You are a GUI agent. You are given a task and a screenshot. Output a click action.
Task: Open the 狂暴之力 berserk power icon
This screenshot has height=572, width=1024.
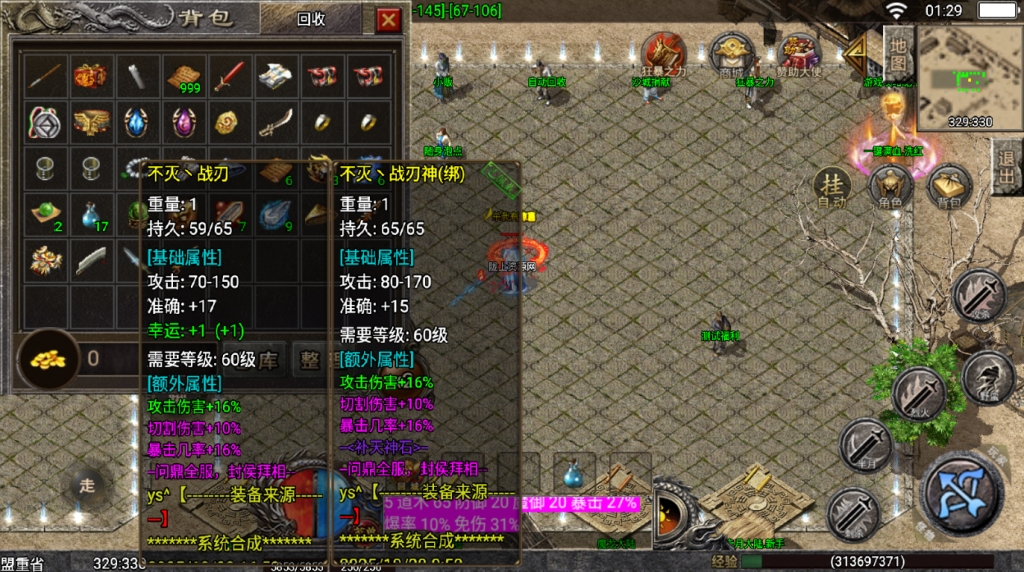click(x=663, y=54)
